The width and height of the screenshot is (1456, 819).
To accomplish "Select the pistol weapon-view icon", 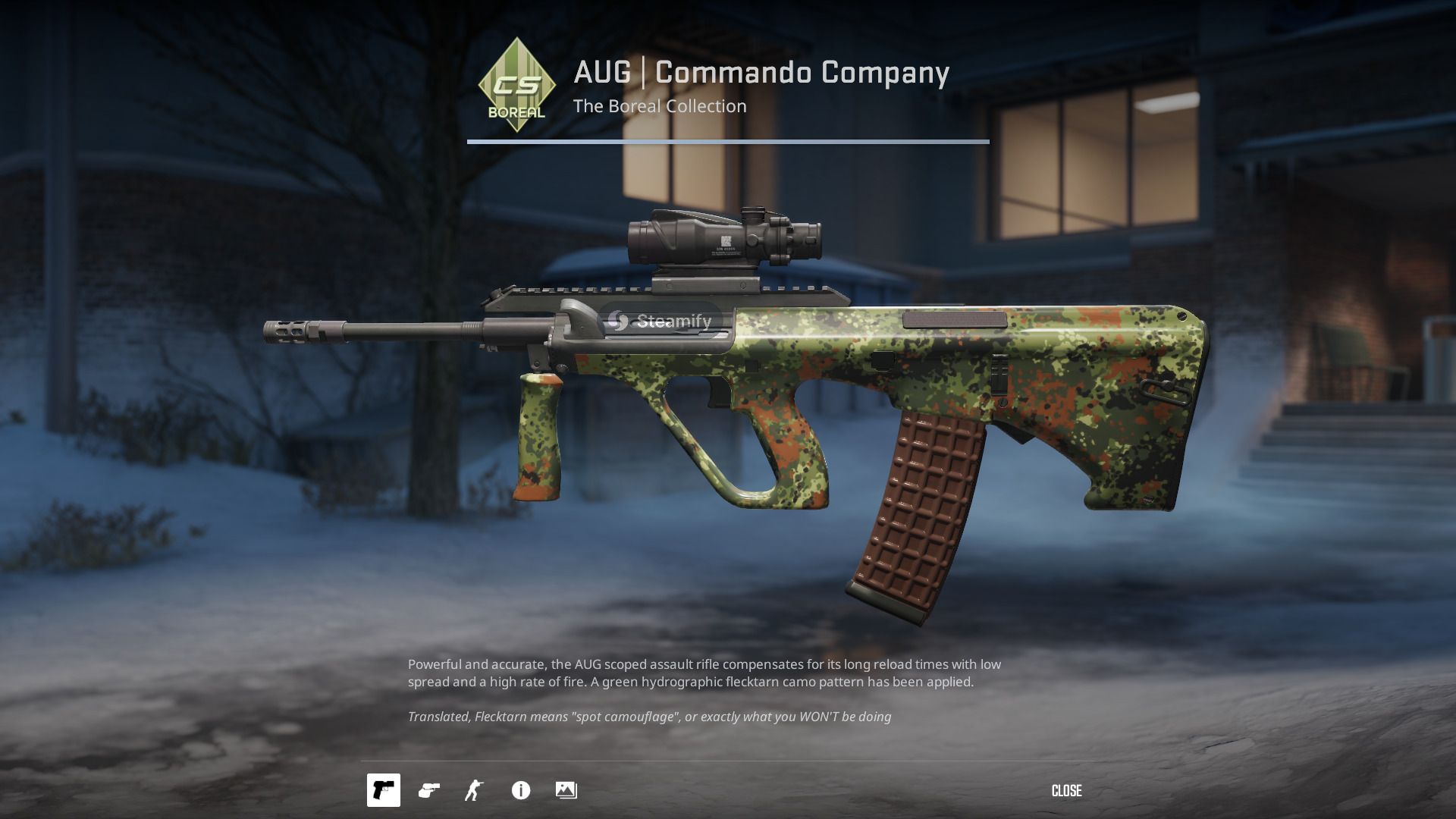I will (384, 790).
